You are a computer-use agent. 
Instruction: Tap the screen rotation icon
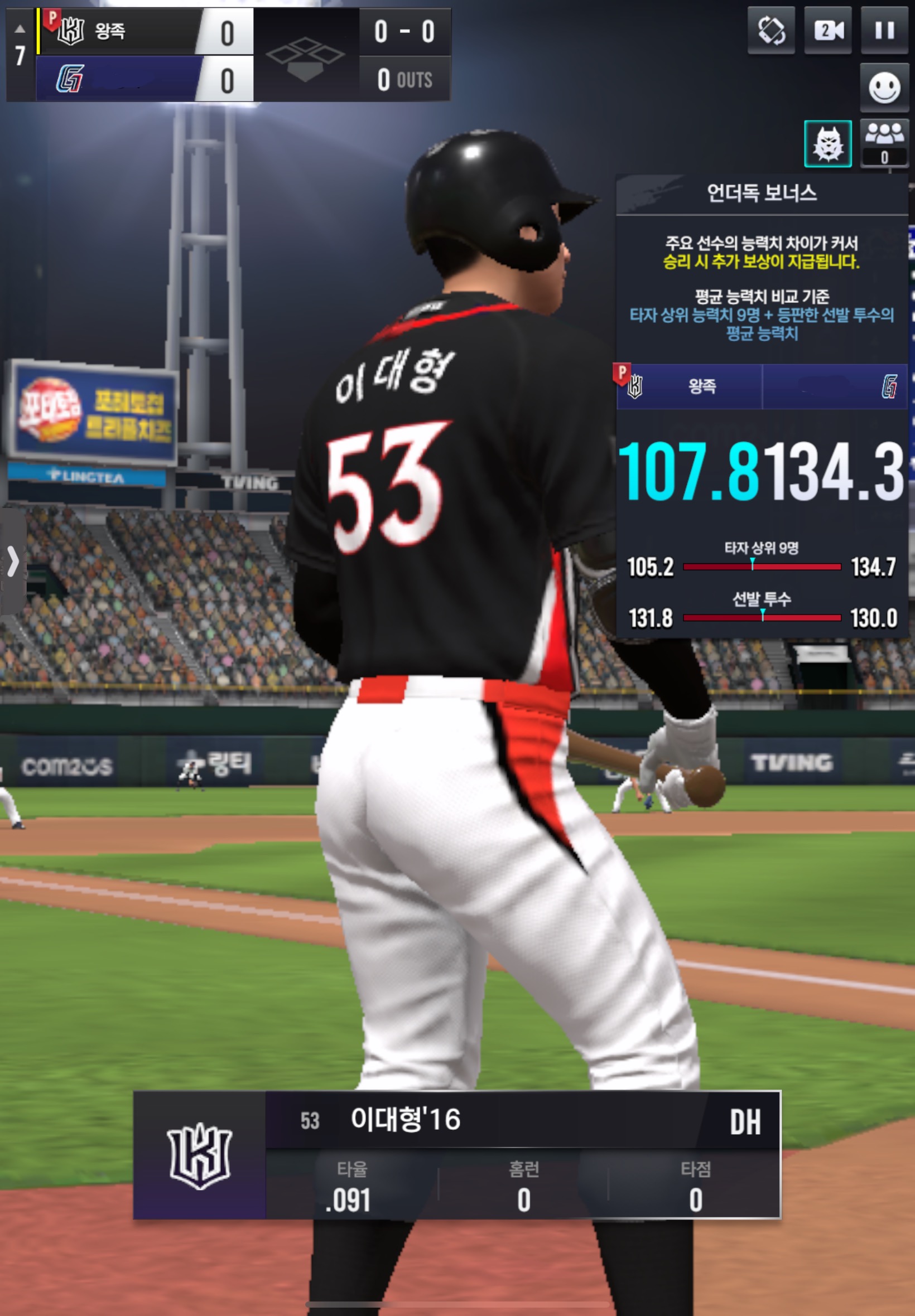pyautogui.click(x=771, y=31)
